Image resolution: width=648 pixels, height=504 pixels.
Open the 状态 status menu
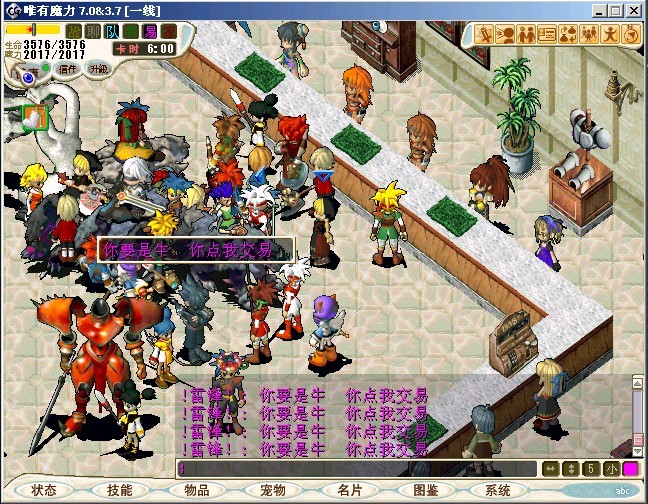43,491
